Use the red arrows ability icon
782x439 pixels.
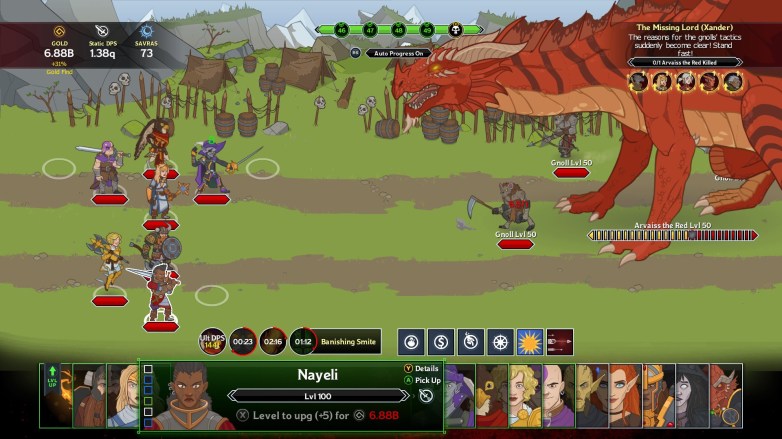(560, 342)
